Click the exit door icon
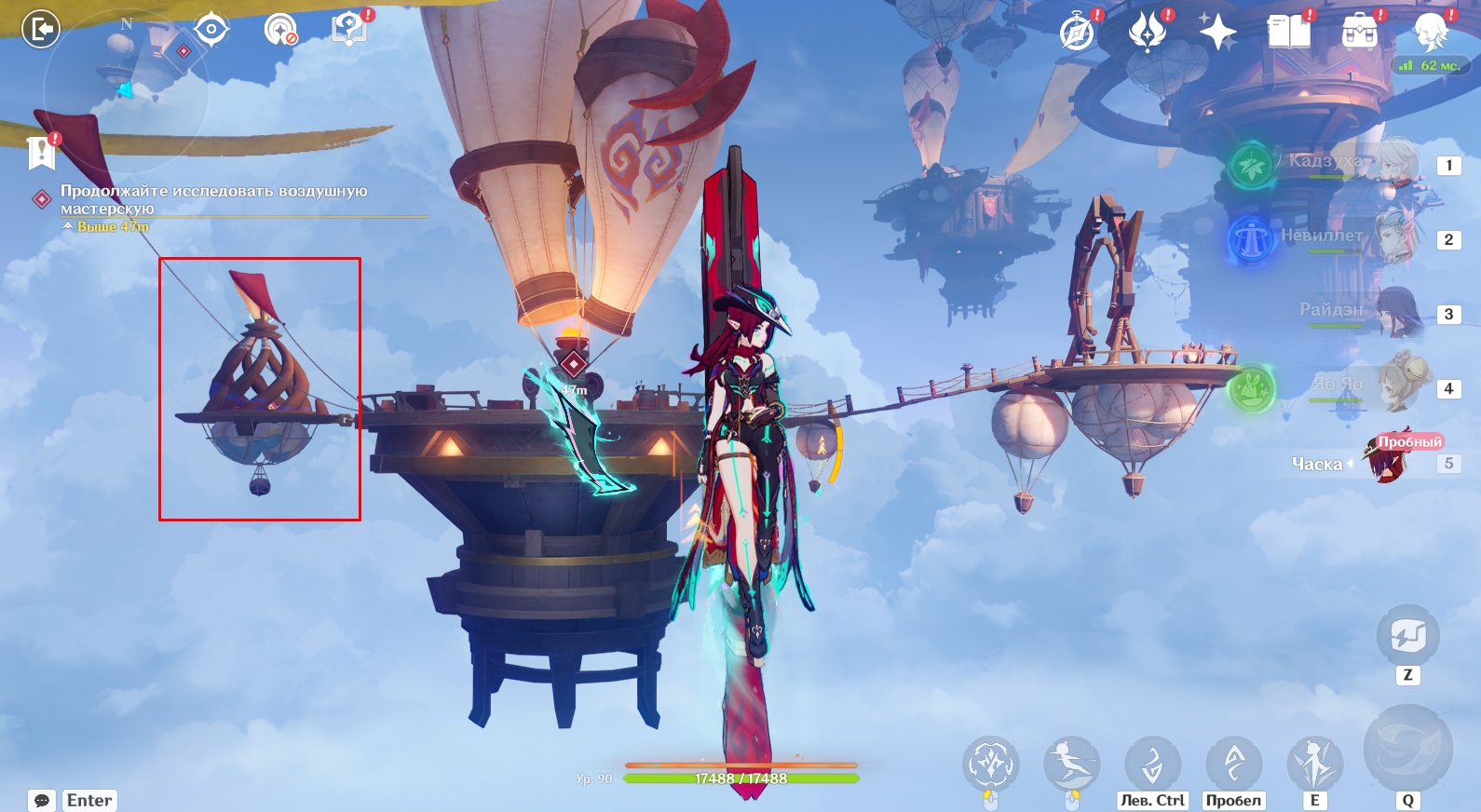 [41, 29]
